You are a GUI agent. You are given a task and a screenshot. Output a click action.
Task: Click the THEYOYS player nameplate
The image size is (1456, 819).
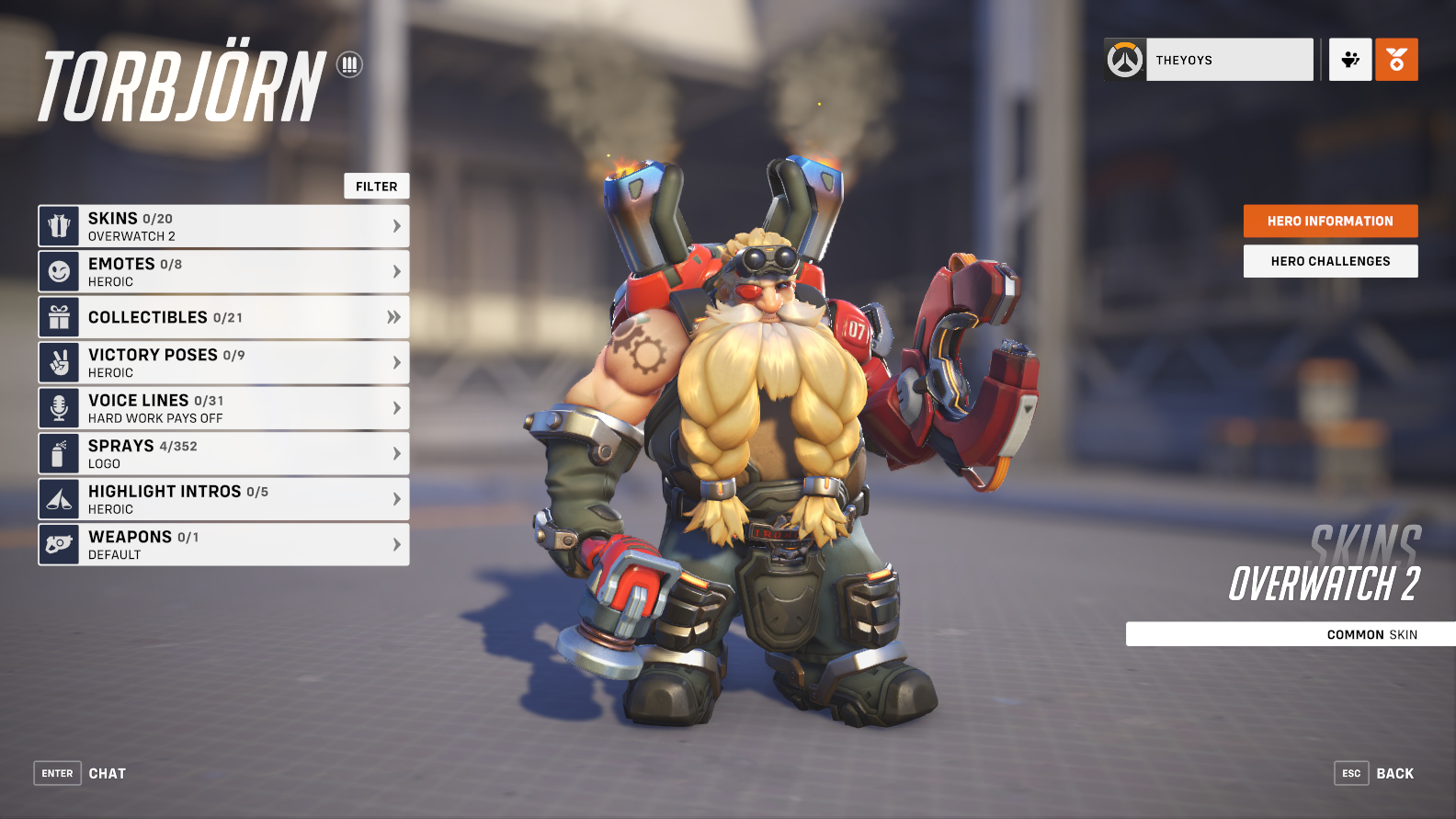[1229, 59]
